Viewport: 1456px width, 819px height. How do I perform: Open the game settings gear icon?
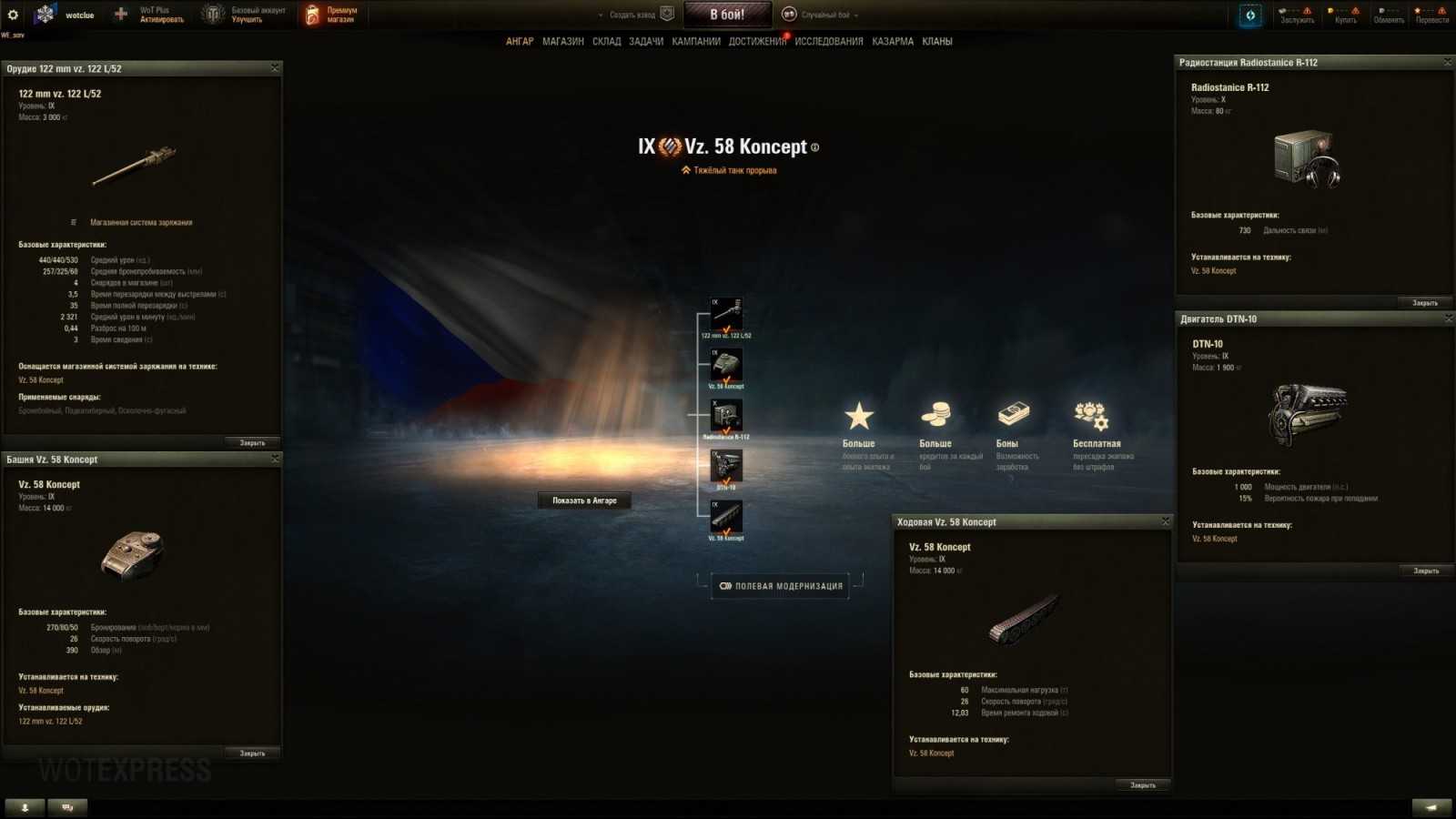13,13
